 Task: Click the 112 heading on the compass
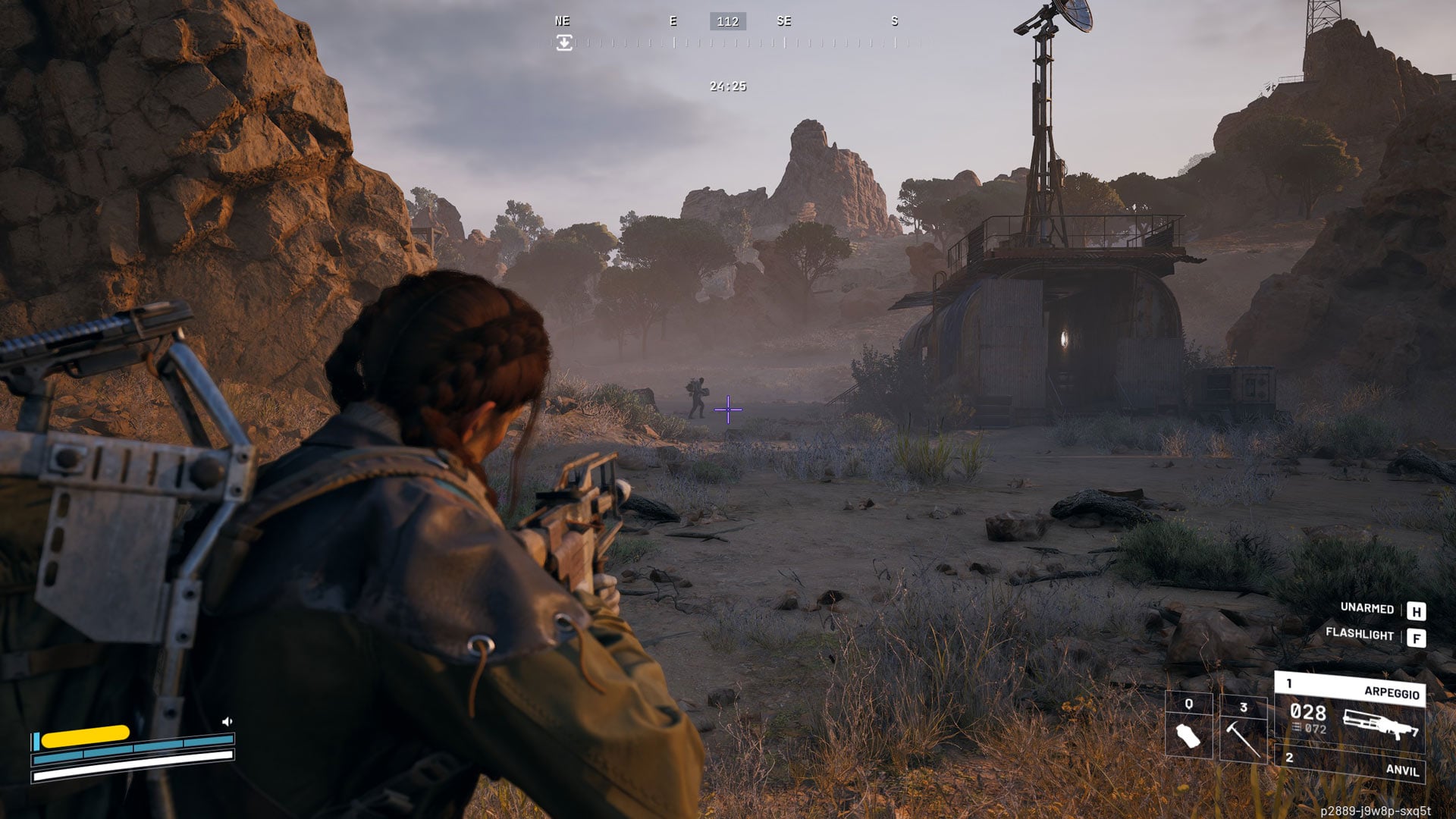coord(726,21)
